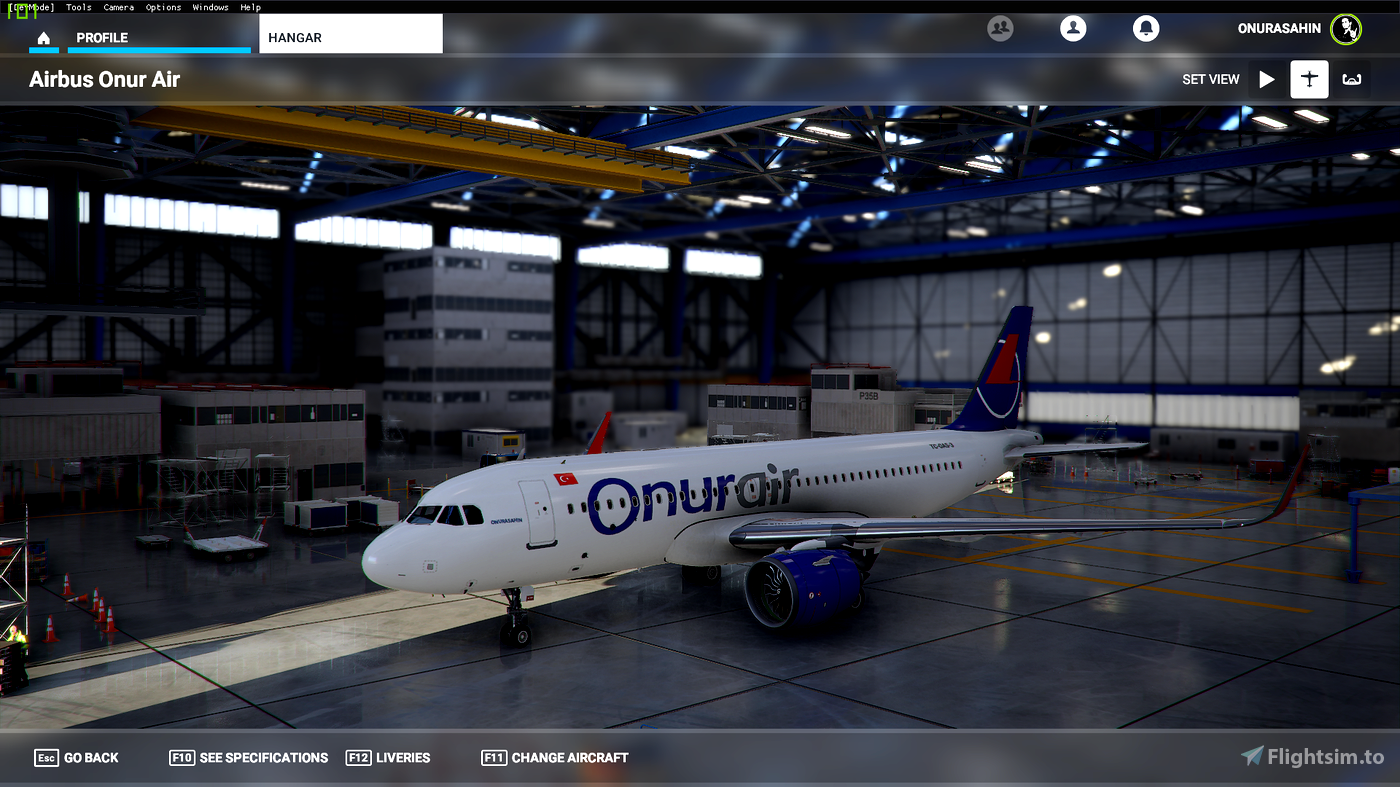
Task: Toggle the aircraft-focused camera view
Action: pyautogui.click(x=1309, y=79)
